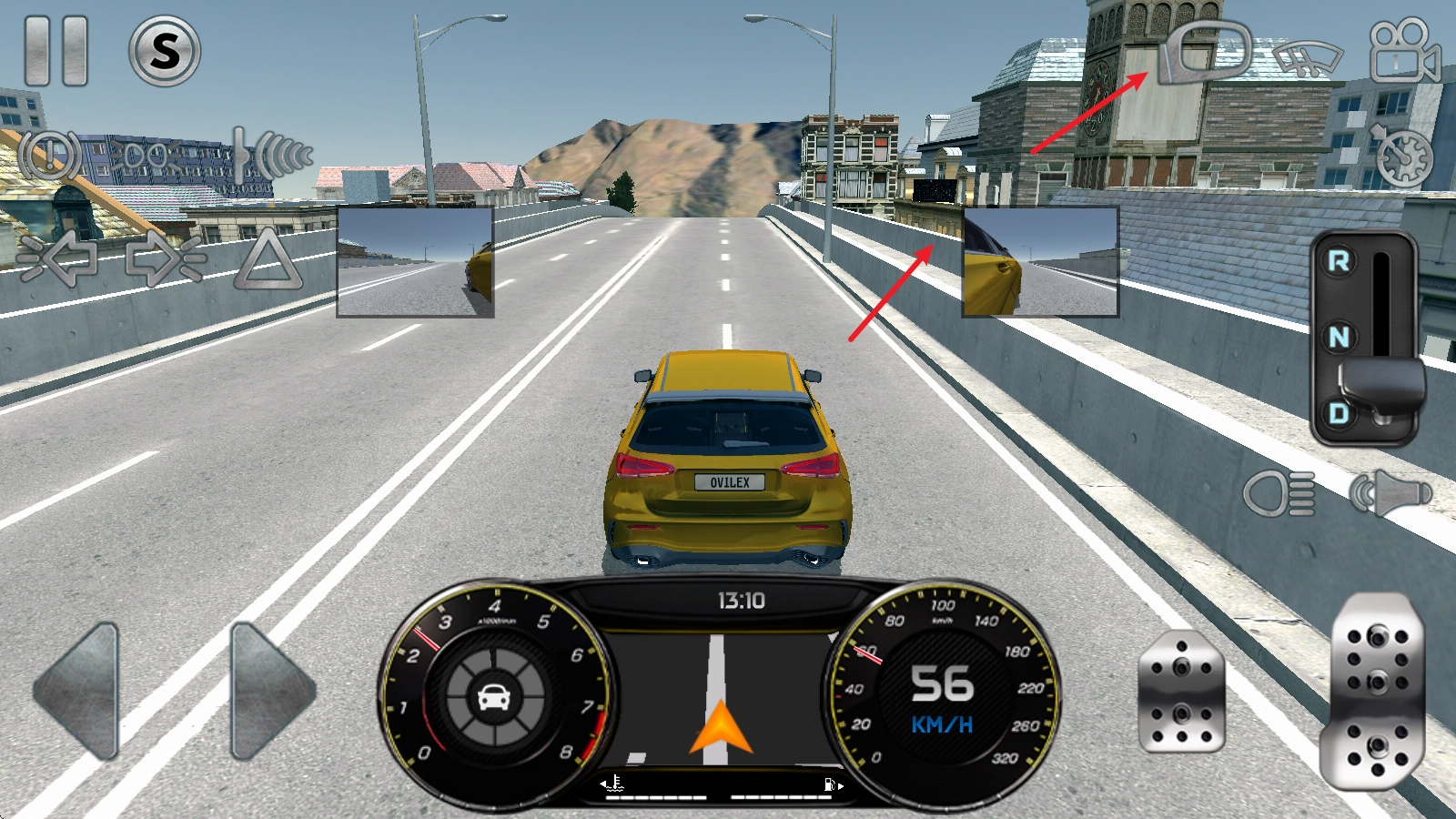Tap the brake pedal
The width and height of the screenshot is (1456, 819).
tap(1181, 693)
